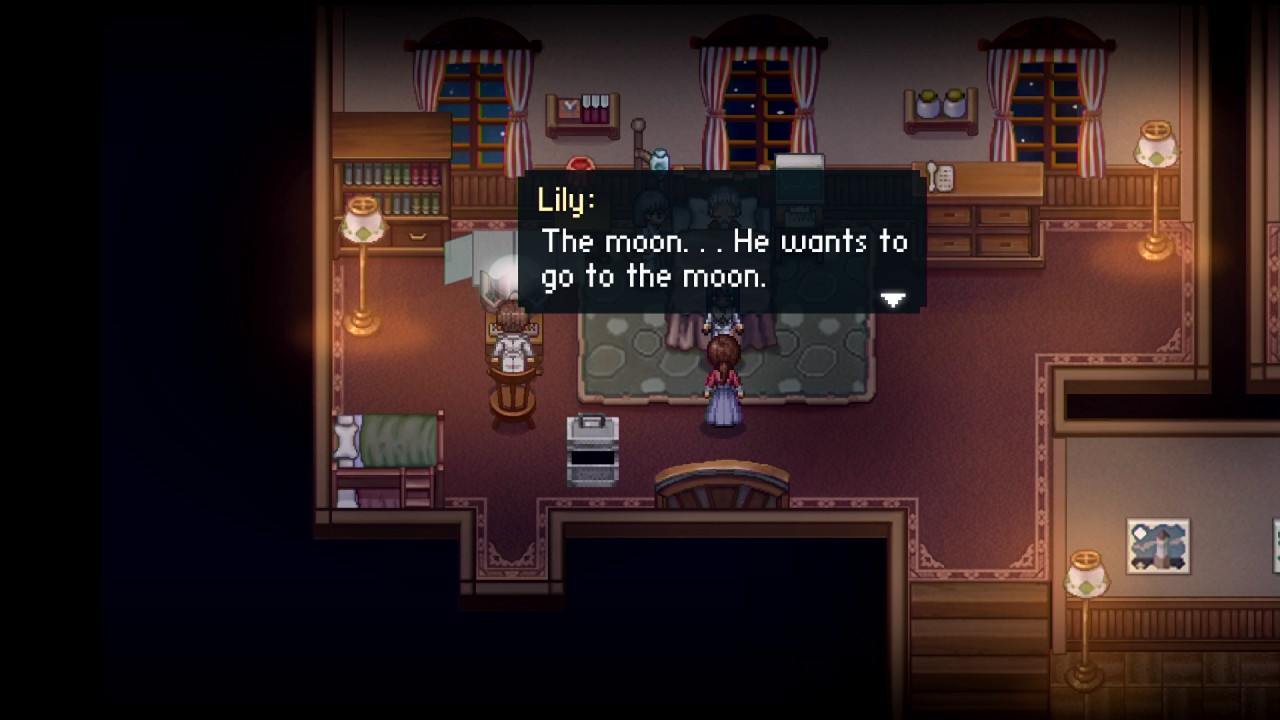The height and width of the screenshot is (720, 1280).
Task: Select the framed picture on the lower wall
Action: (1159, 544)
